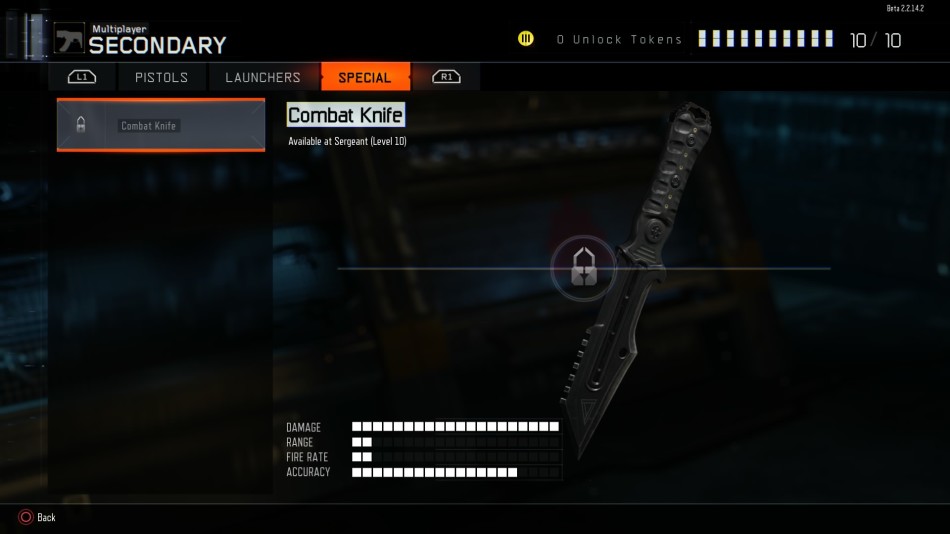
Task: Open the Launchers tab
Action: pyautogui.click(x=263, y=77)
